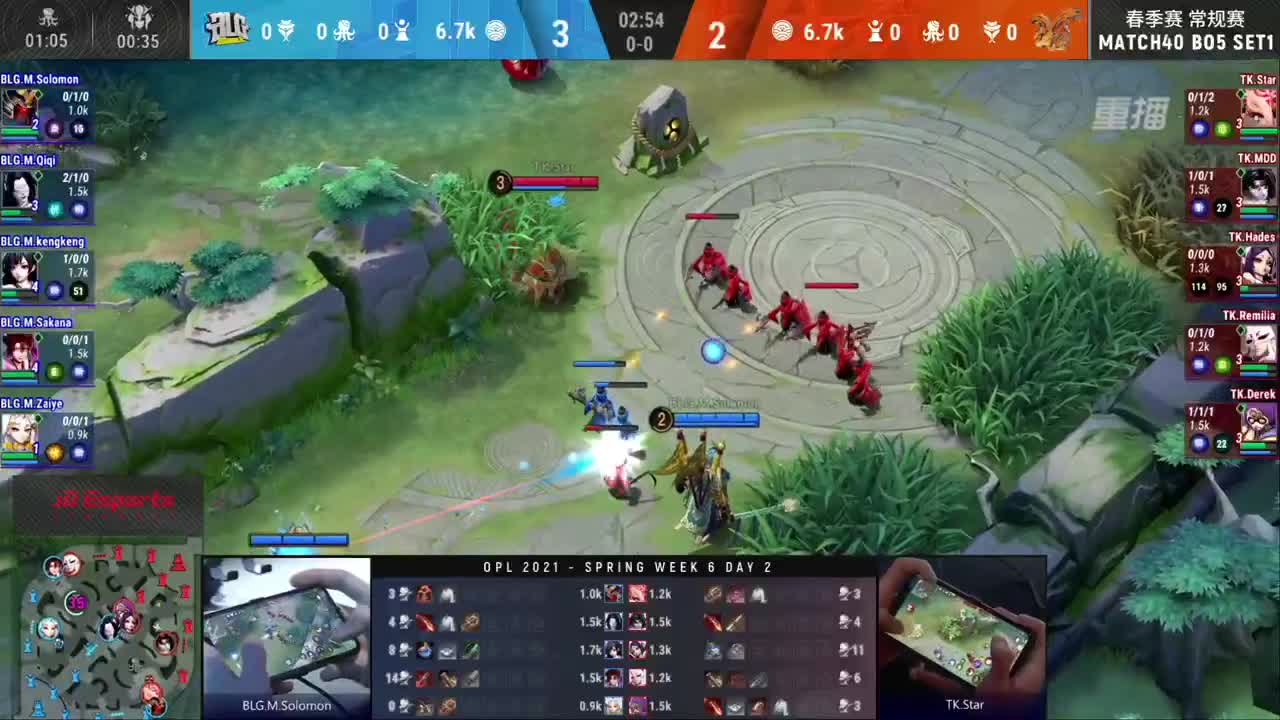Select BLG.M.Zaiye's hero portrait
1280x720 pixels.
tap(20, 430)
